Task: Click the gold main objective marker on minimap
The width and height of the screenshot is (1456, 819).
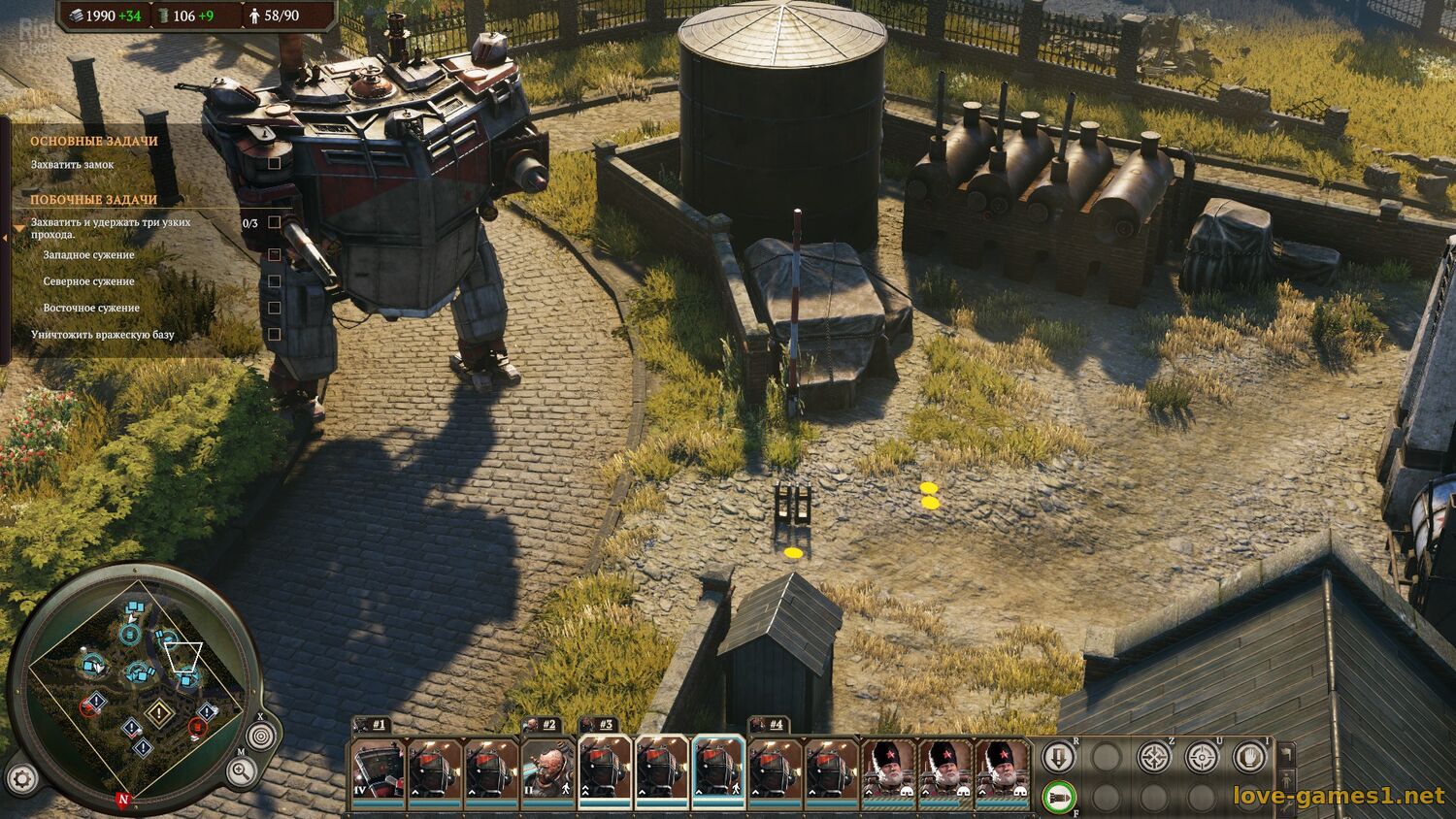Action: [157, 714]
